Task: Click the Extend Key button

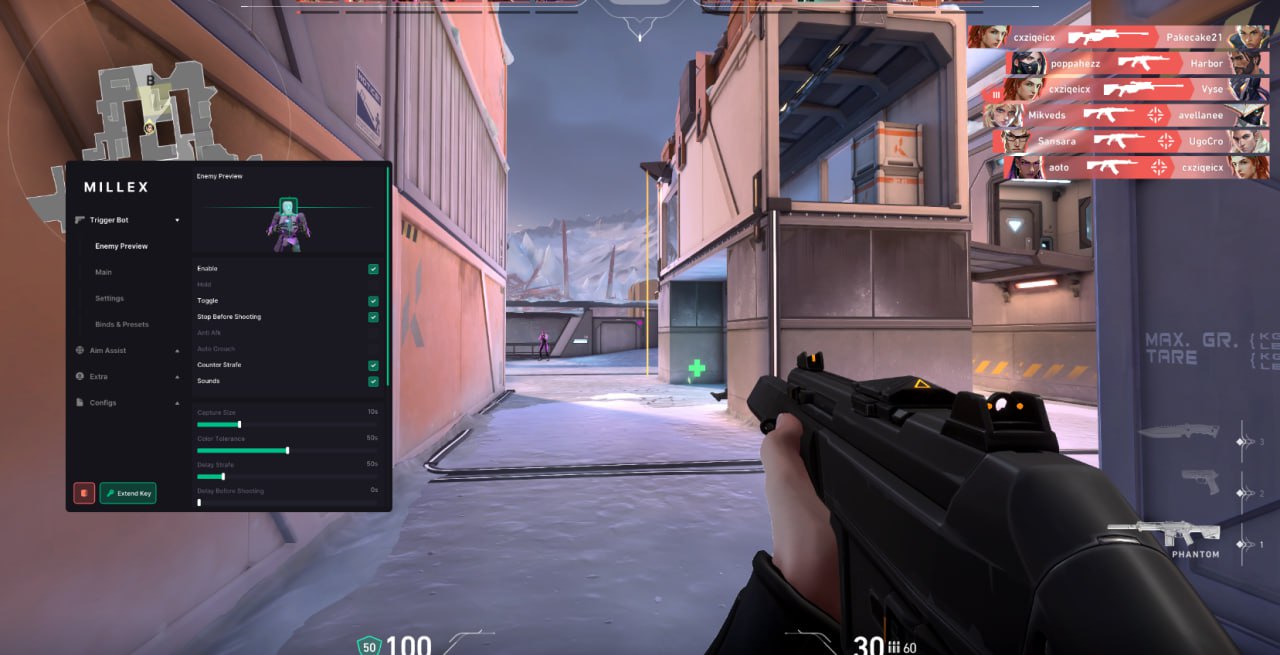Action: pyautogui.click(x=128, y=493)
